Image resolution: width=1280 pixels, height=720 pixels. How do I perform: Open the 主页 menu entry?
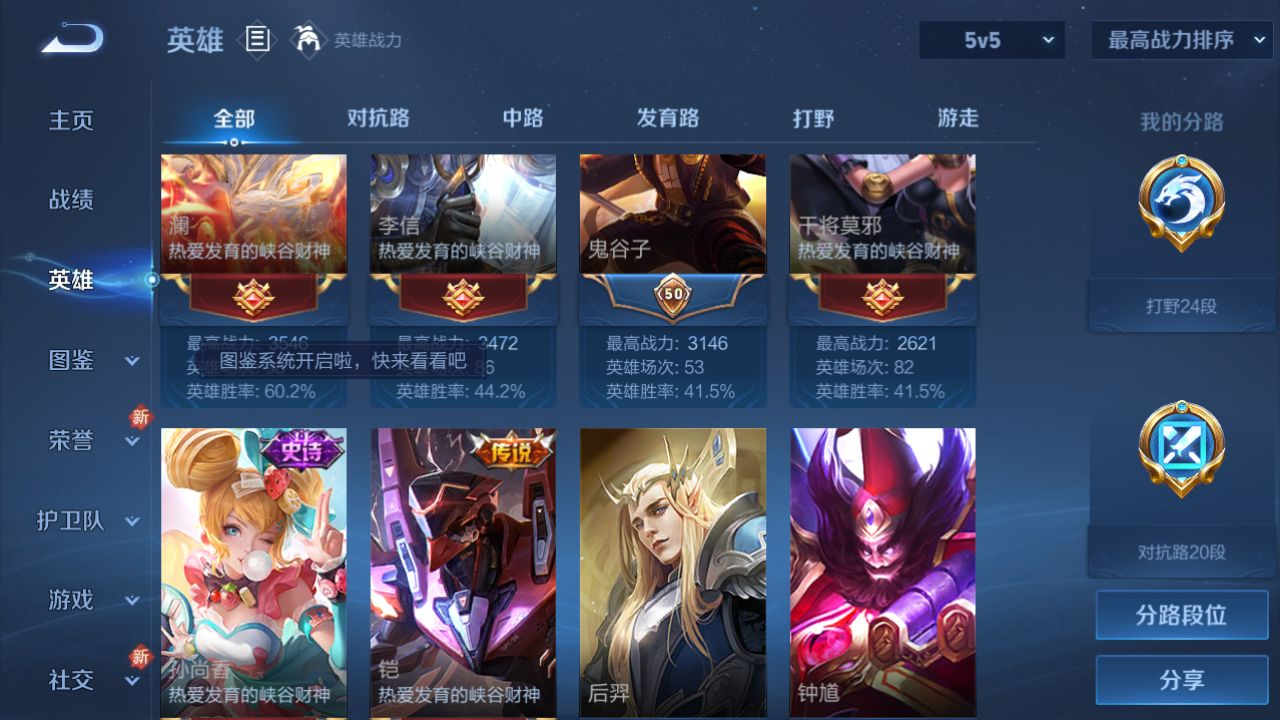tap(71, 121)
